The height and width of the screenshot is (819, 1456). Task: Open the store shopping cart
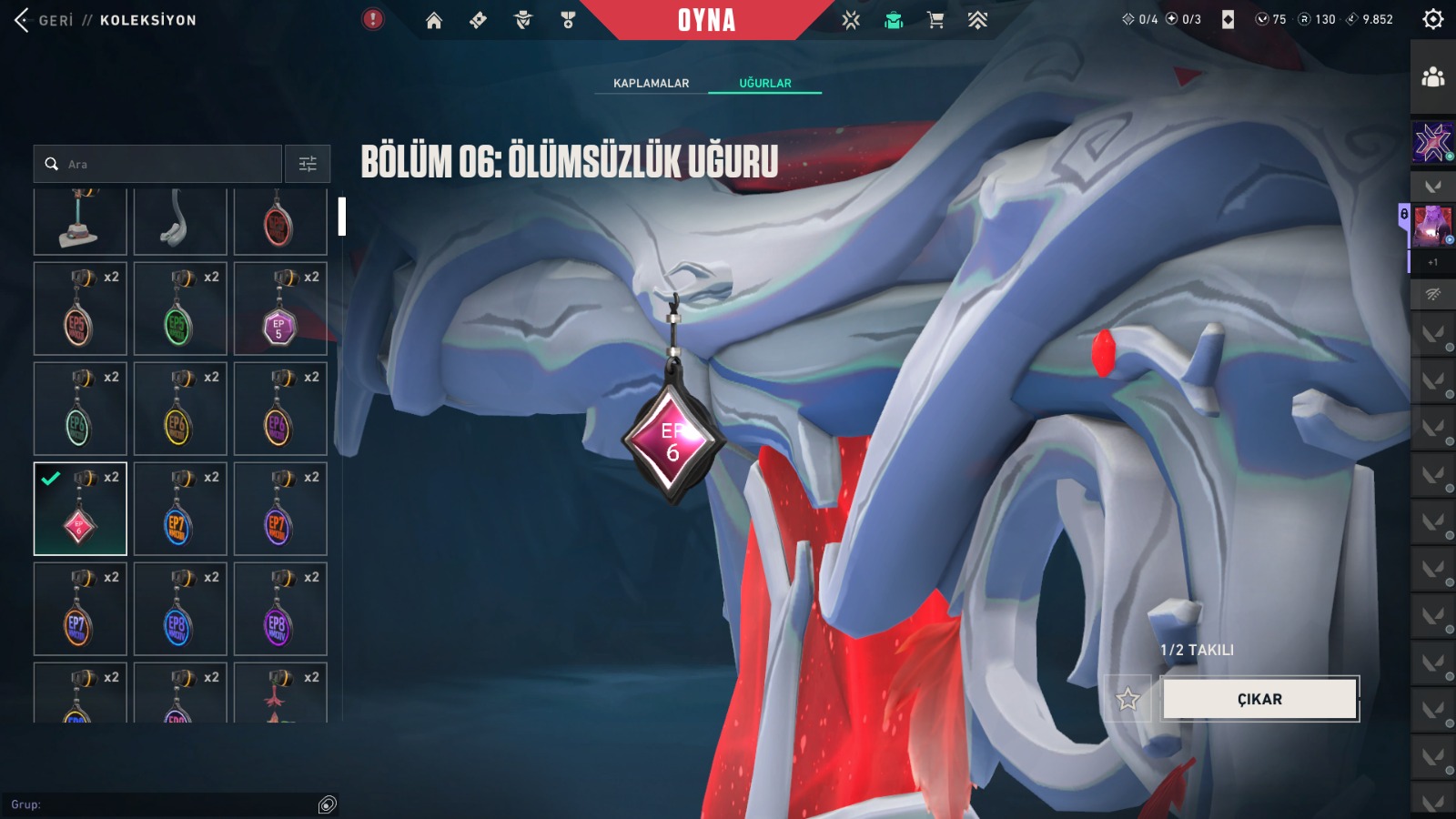point(935,20)
